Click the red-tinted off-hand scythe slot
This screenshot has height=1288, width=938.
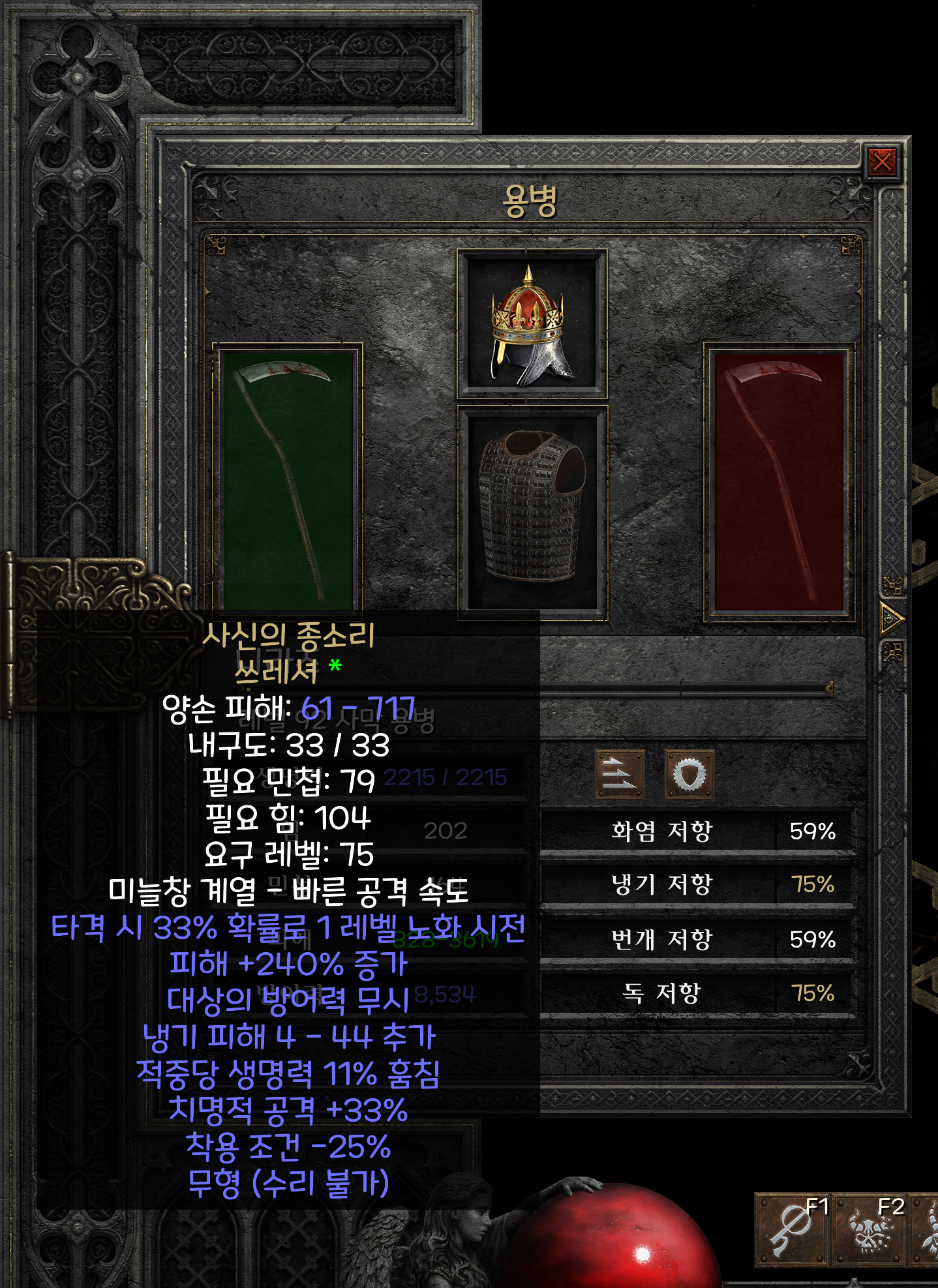pos(779,479)
